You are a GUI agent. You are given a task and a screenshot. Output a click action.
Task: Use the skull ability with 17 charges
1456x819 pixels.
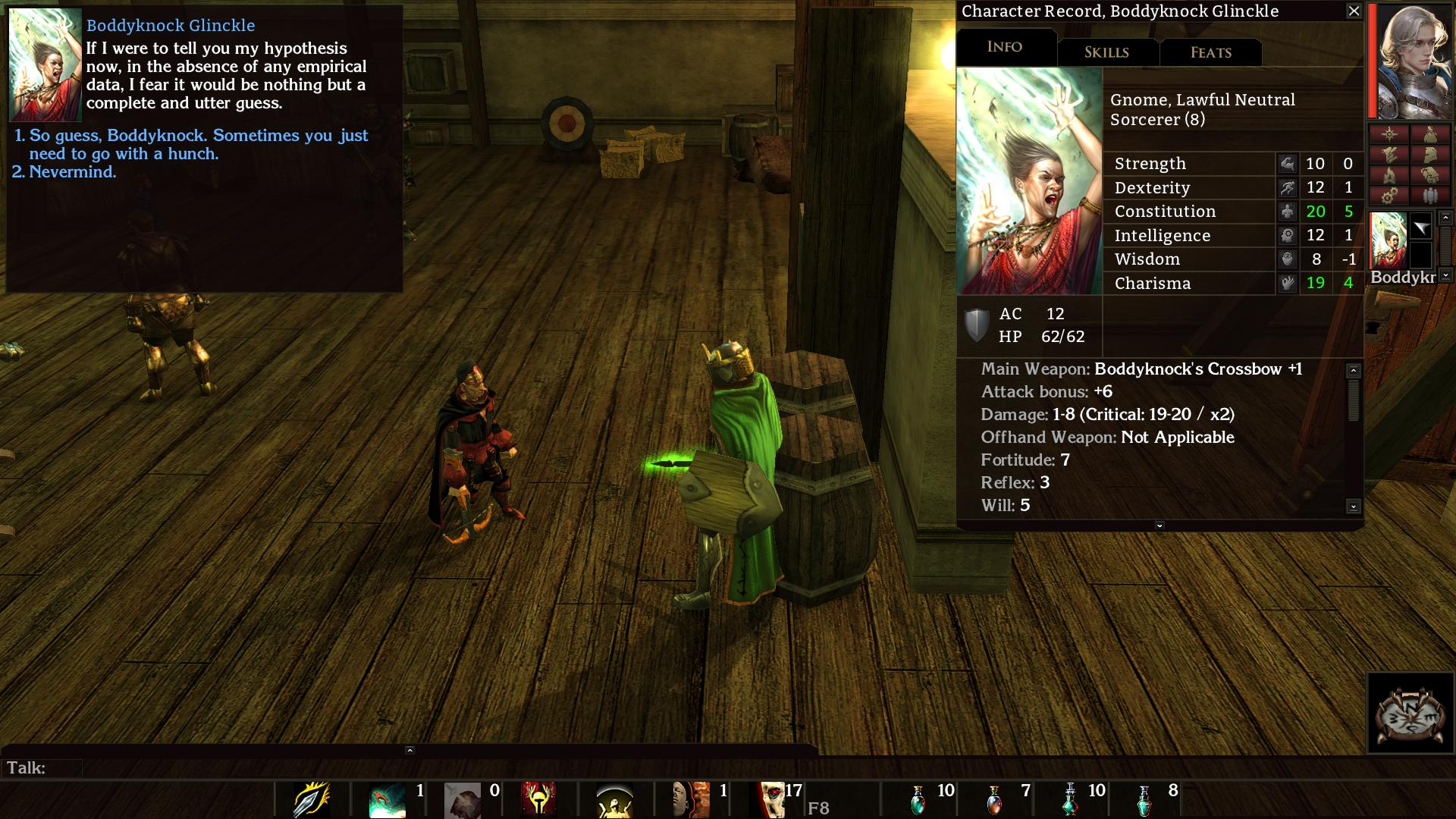pyautogui.click(x=771, y=800)
